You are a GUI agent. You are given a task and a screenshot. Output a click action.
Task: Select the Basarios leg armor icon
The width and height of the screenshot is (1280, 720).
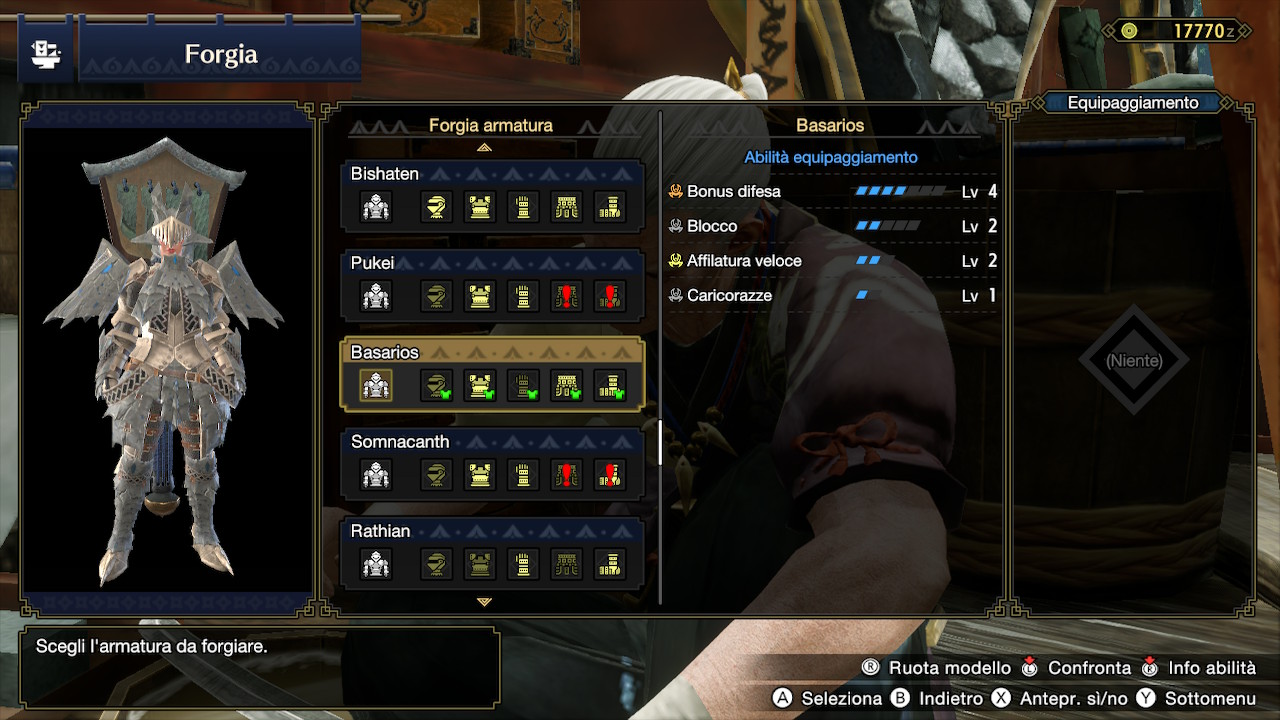pyautogui.click(x=611, y=386)
